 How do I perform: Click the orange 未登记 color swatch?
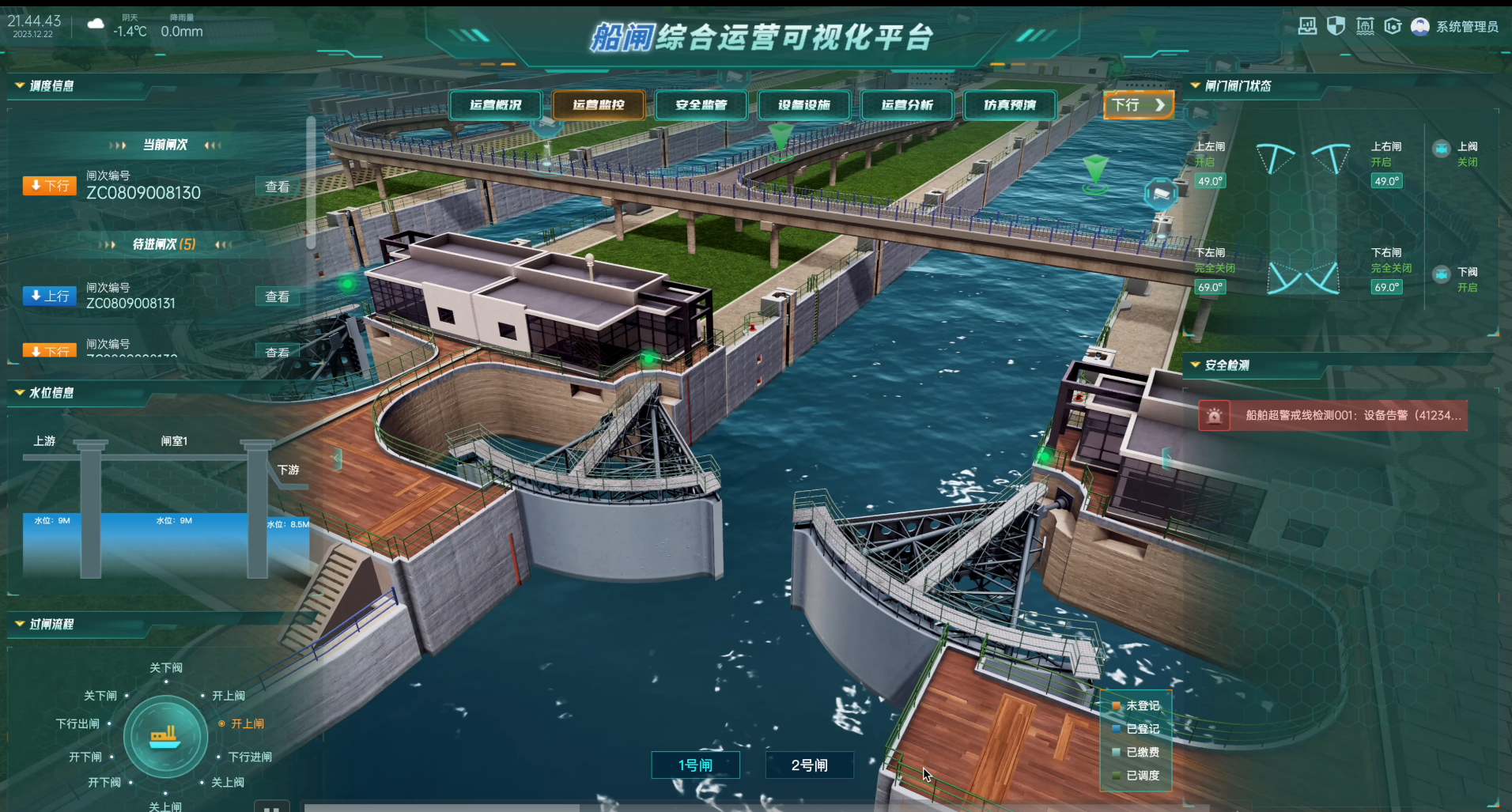pos(1117,706)
